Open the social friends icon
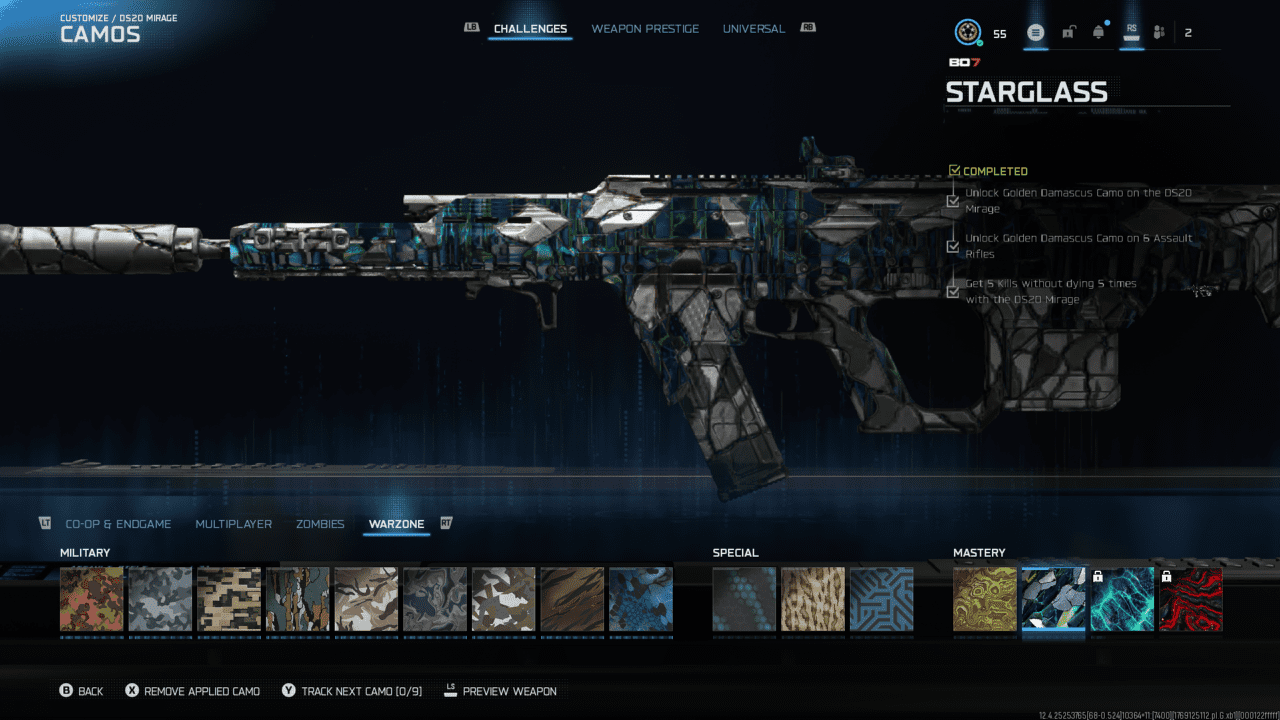The image size is (1280, 720). (x=1159, y=33)
